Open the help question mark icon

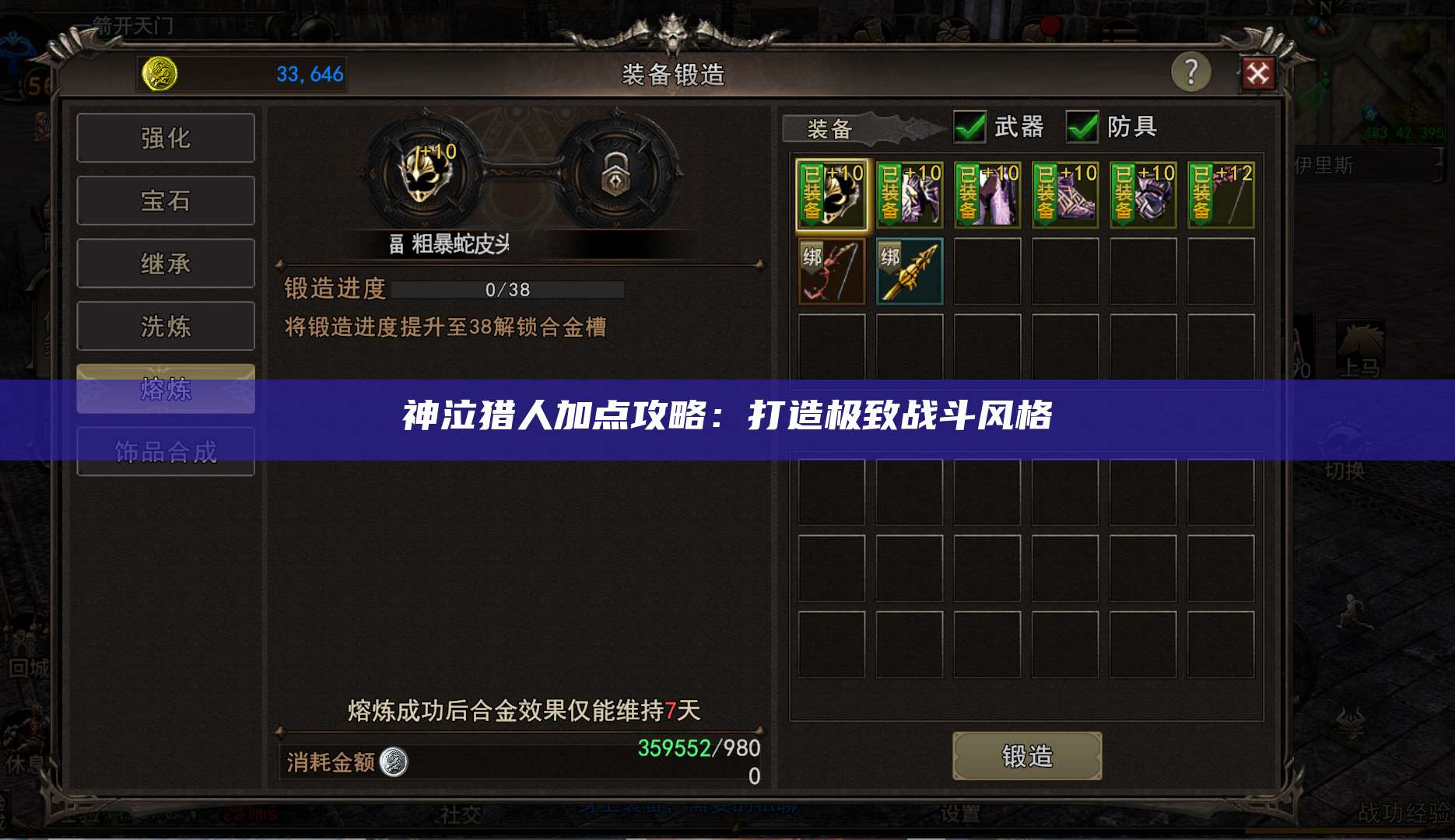point(1192,72)
